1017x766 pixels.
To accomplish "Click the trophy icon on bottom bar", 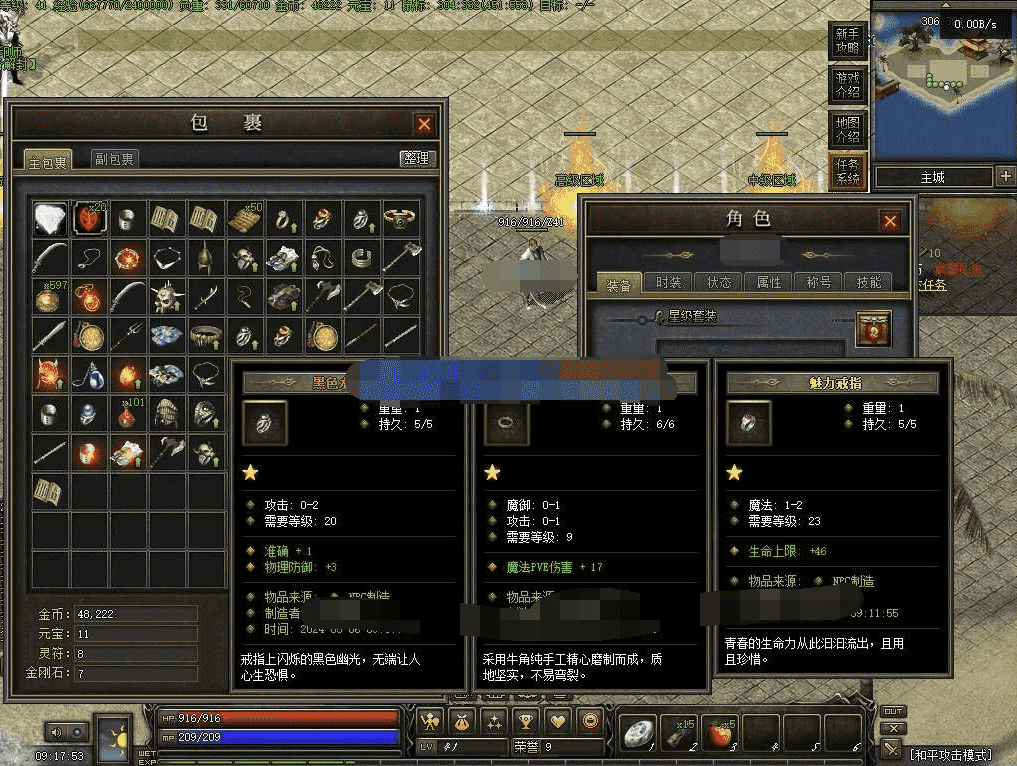I will coord(526,720).
